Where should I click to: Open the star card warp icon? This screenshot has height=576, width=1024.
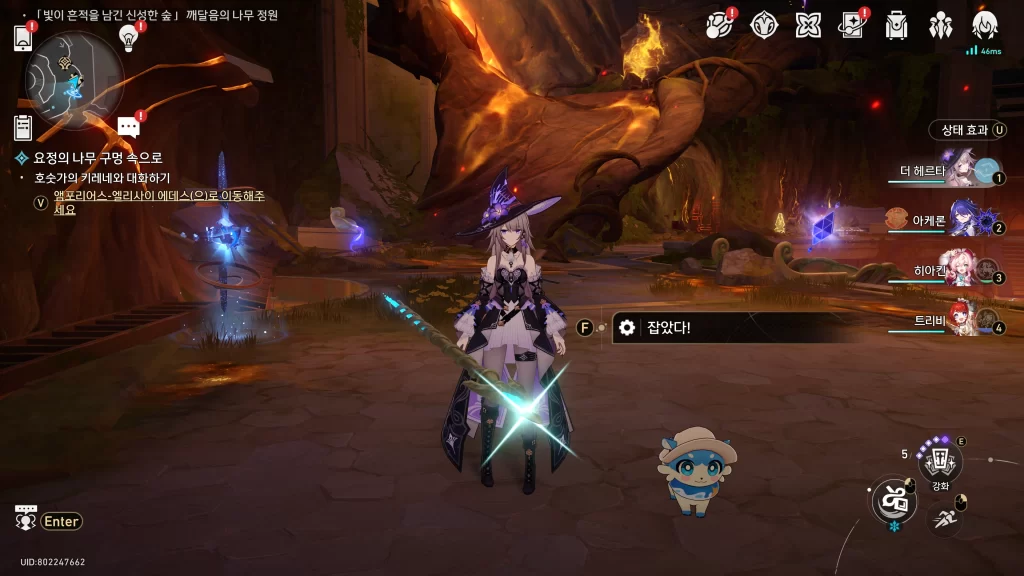(x=851, y=25)
